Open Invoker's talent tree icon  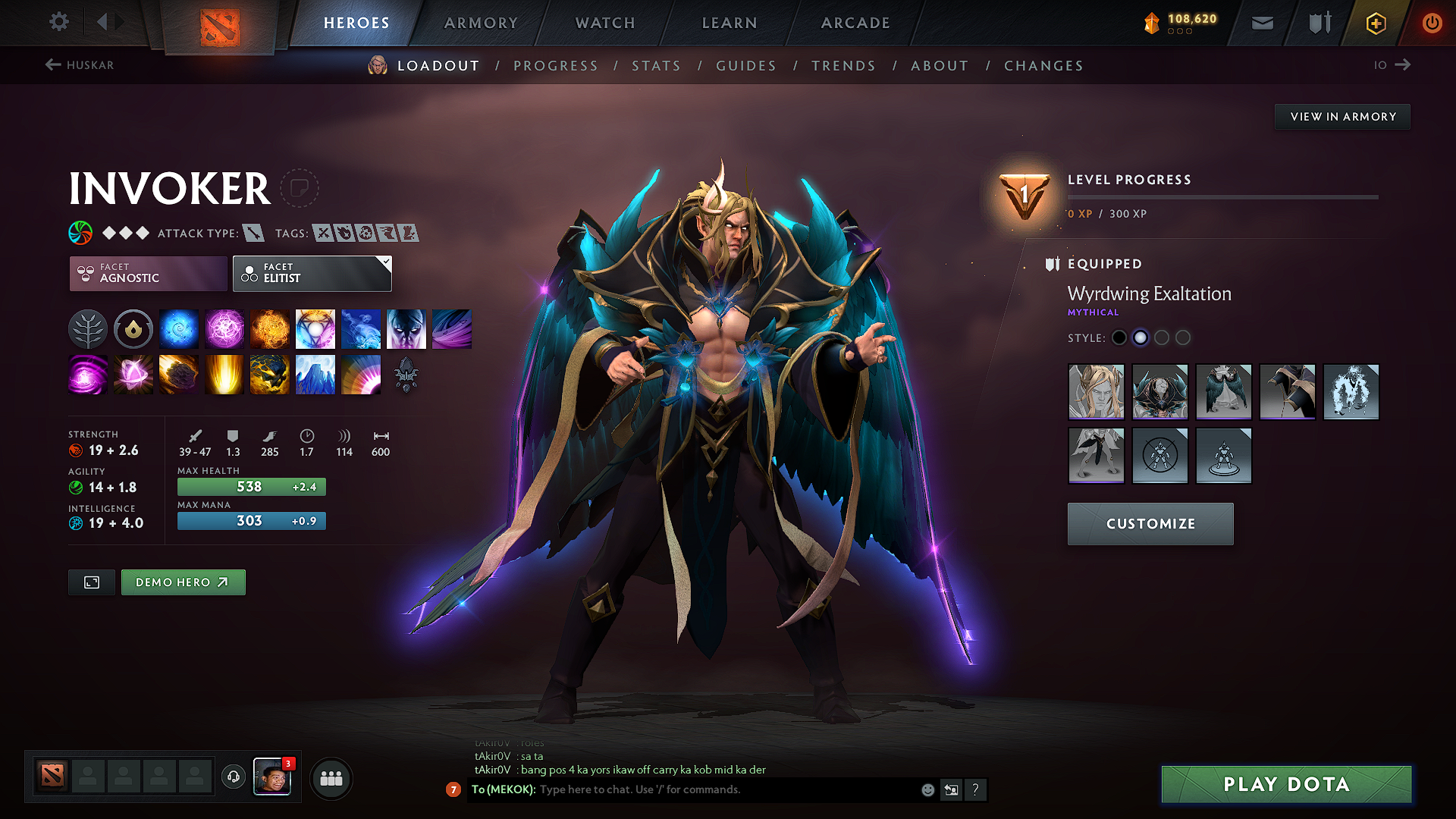[88, 328]
